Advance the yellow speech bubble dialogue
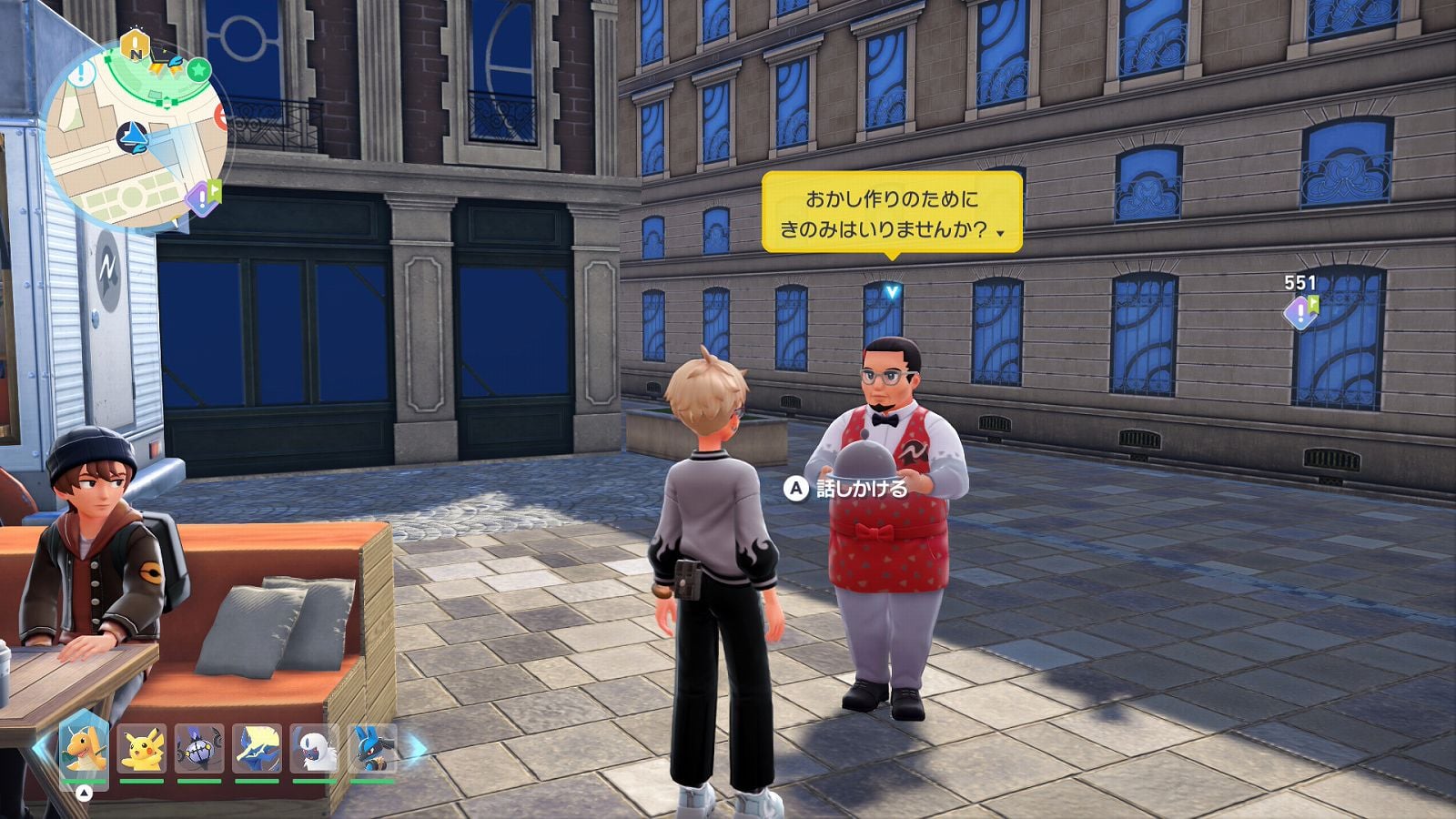The width and height of the screenshot is (1456, 819). tap(892, 213)
